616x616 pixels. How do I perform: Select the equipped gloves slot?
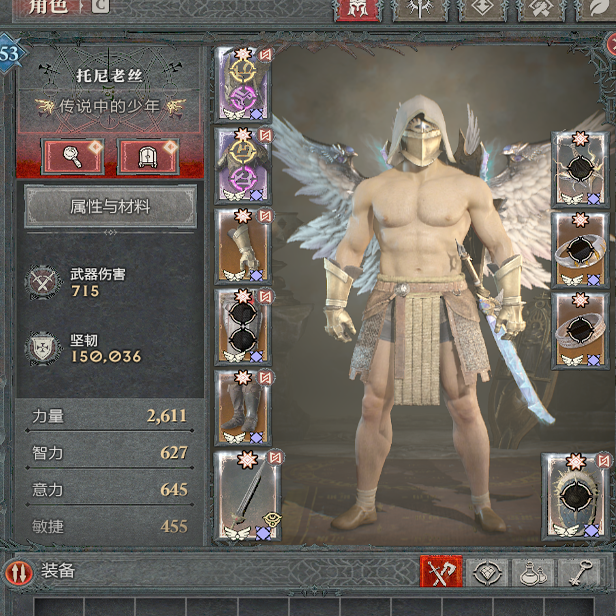tap(243, 244)
